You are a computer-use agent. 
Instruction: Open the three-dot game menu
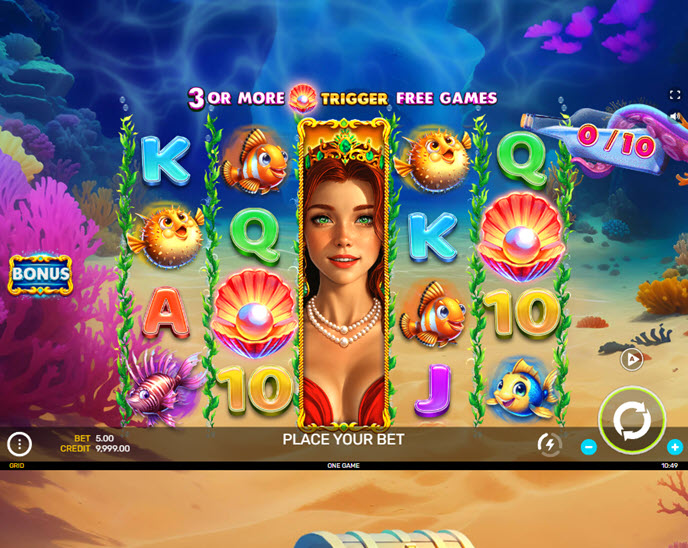pyautogui.click(x=19, y=444)
